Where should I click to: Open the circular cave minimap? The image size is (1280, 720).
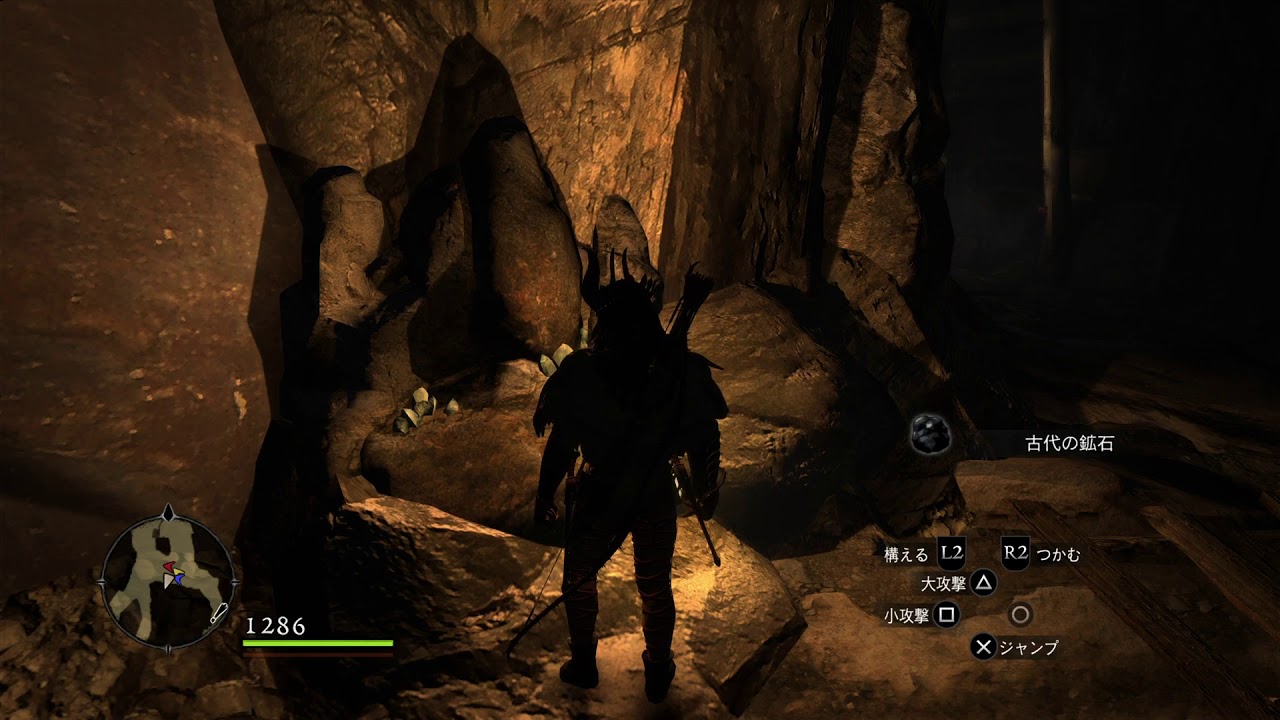pyautogui.click(x=167, y=577)
